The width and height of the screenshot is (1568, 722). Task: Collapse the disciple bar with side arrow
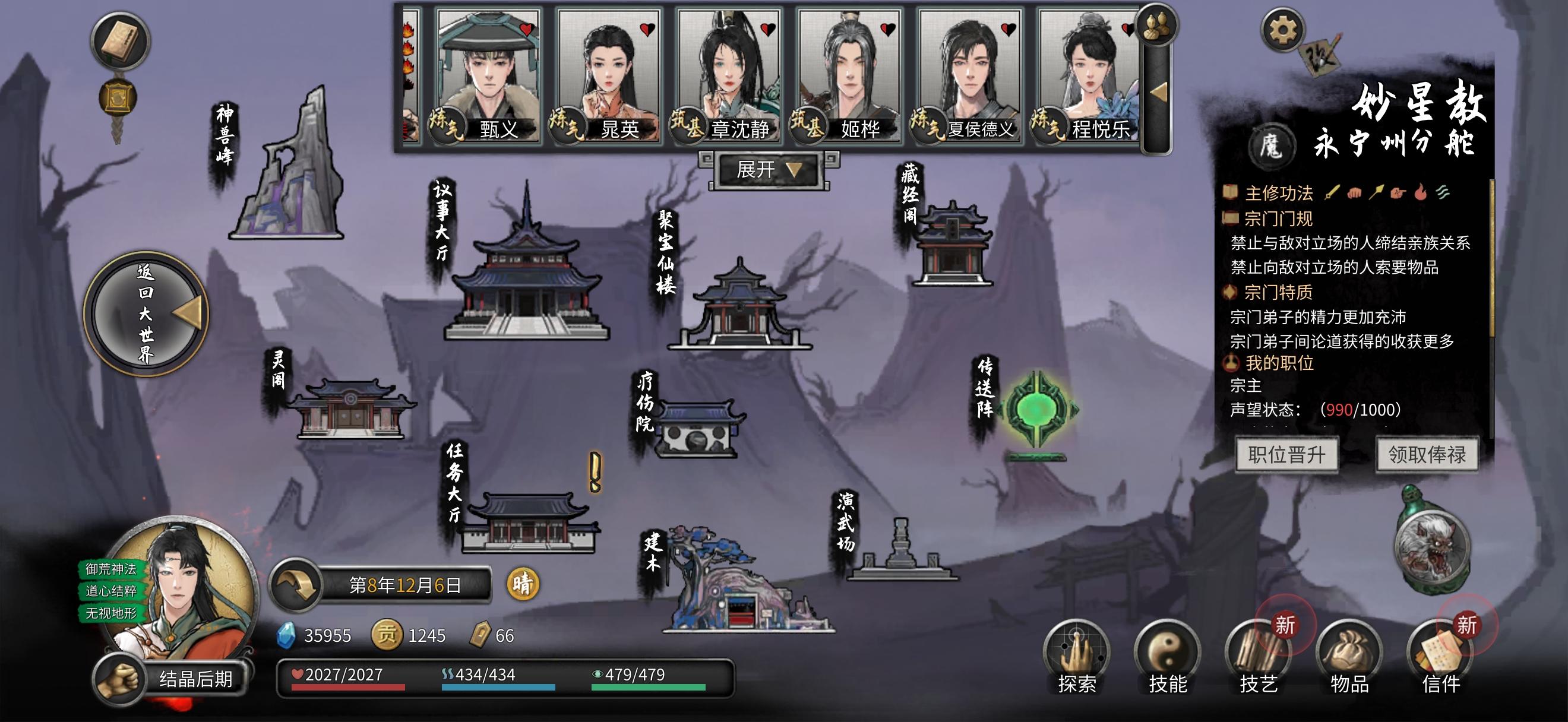click(x=1157, y=93)
